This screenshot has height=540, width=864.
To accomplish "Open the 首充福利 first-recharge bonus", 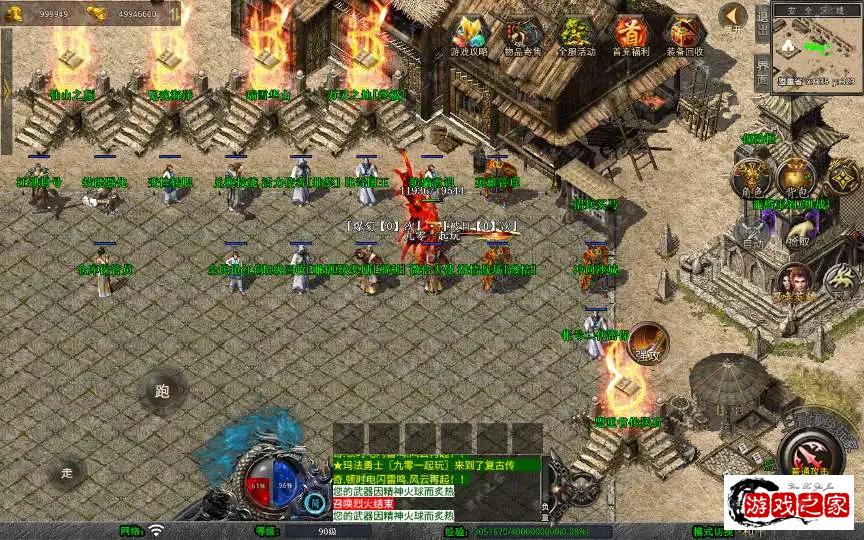I will (x=631, y=36).
